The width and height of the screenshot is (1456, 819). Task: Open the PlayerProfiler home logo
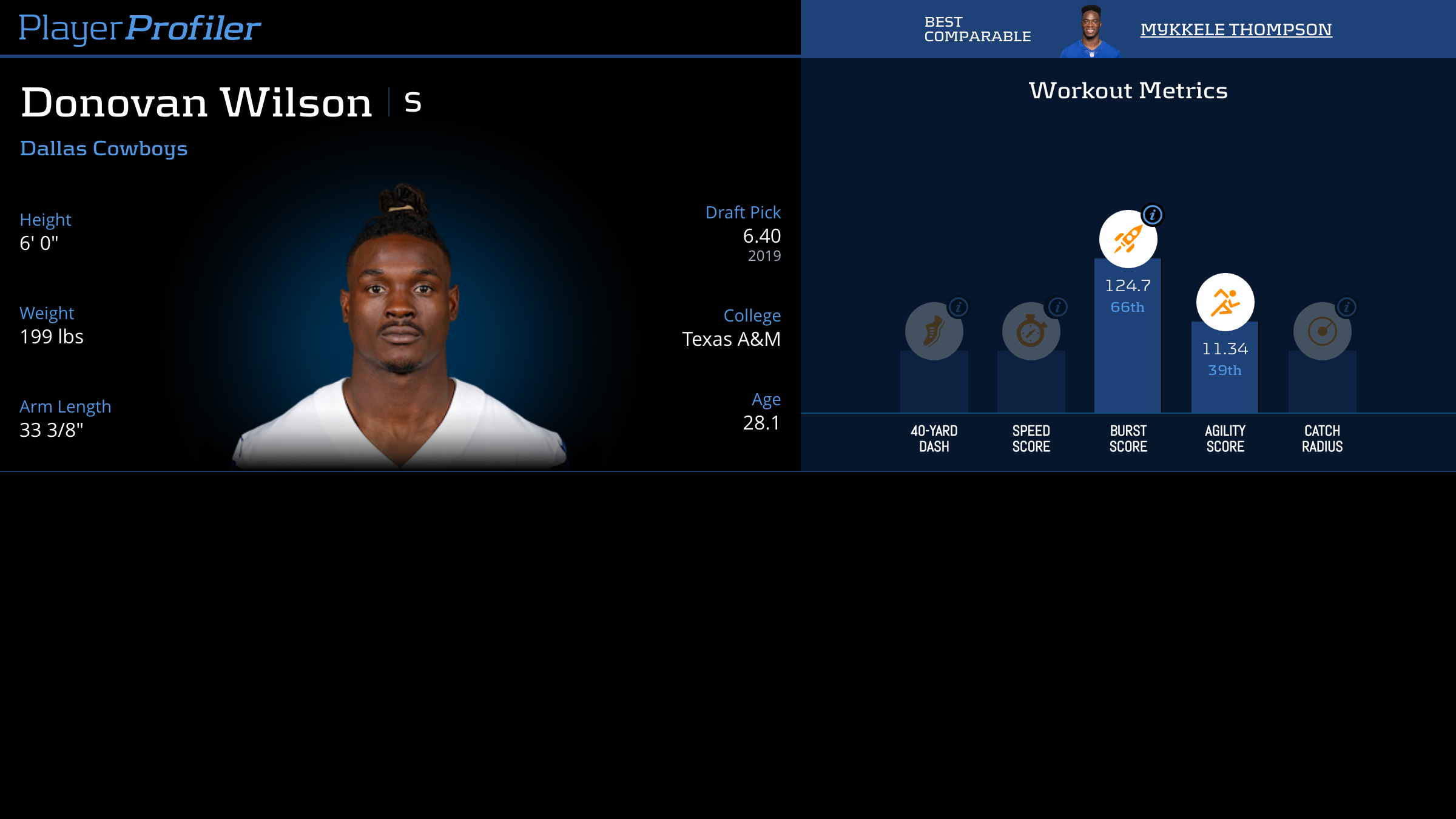tap(140, 28)
